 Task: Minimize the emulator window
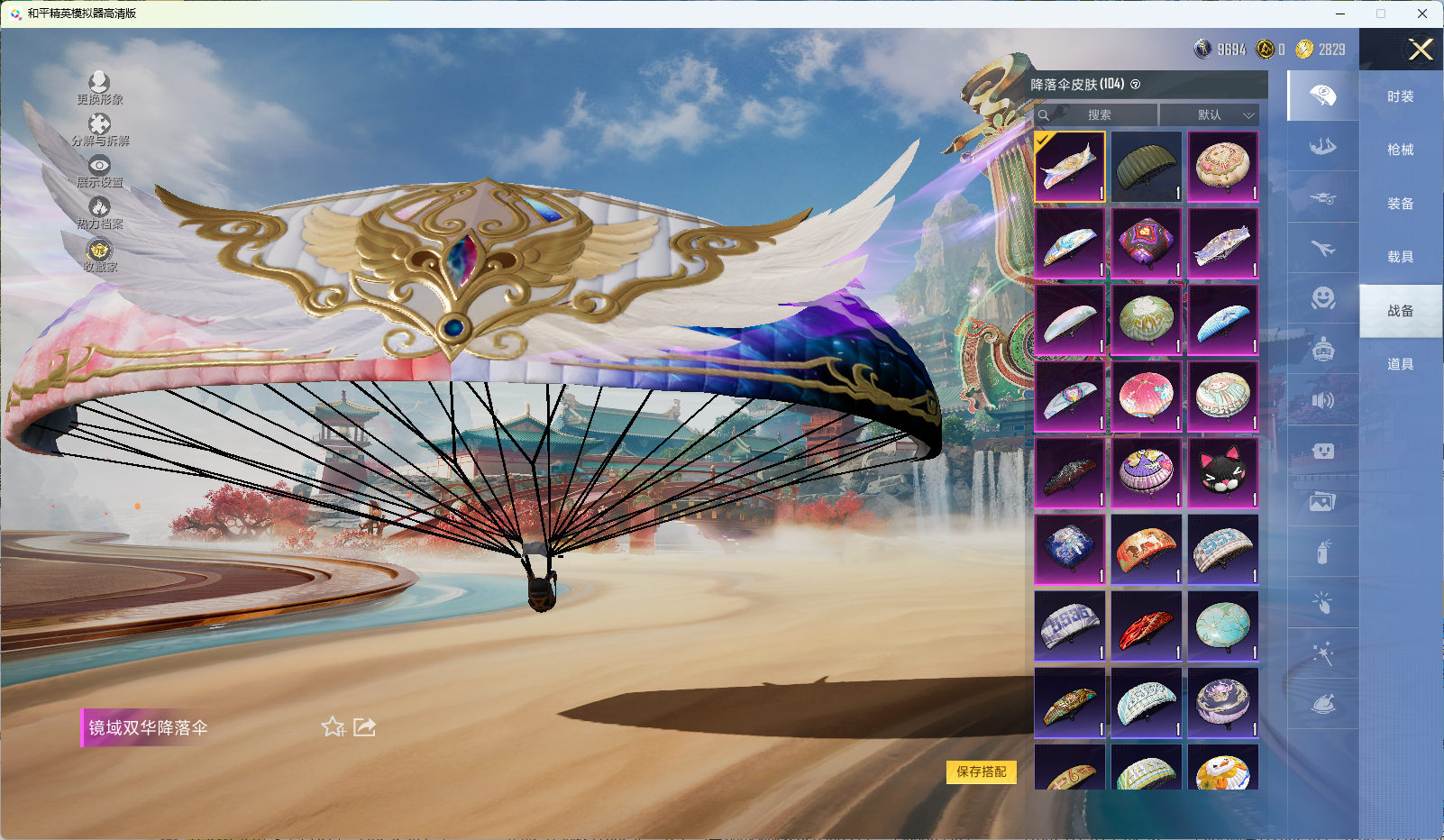tap(1340, 14)
